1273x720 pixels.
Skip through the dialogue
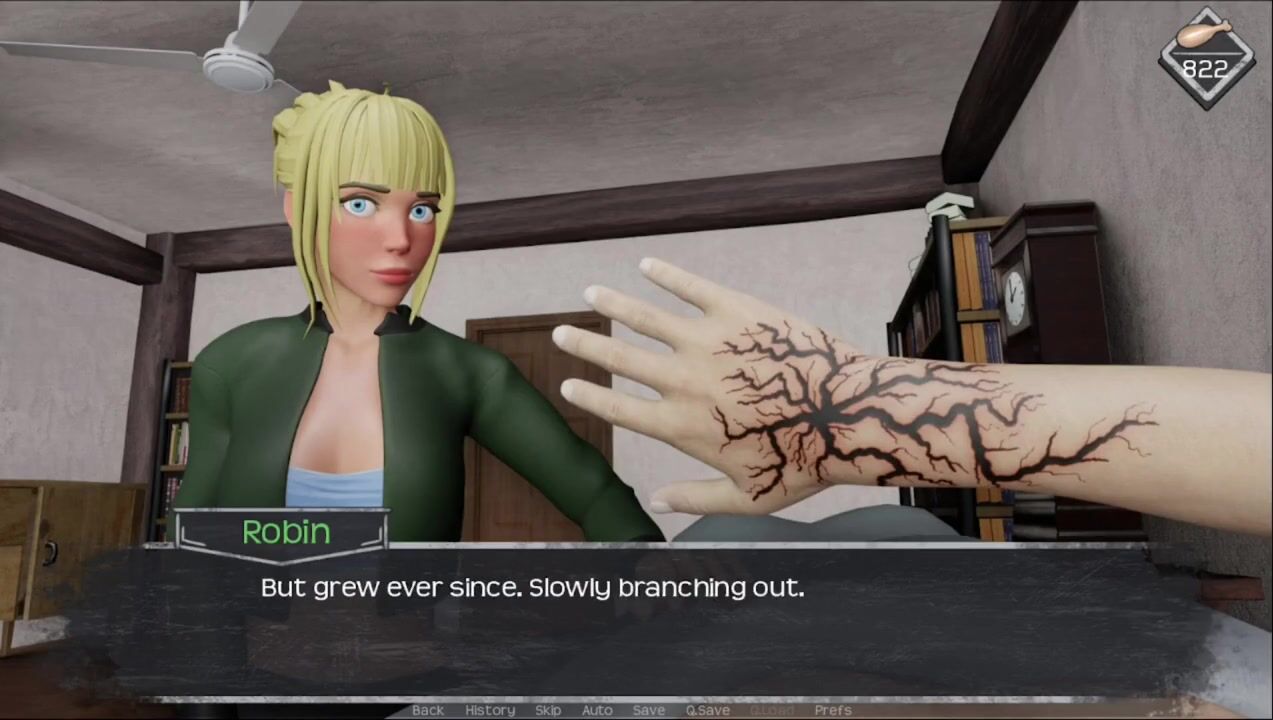[548, 710]
